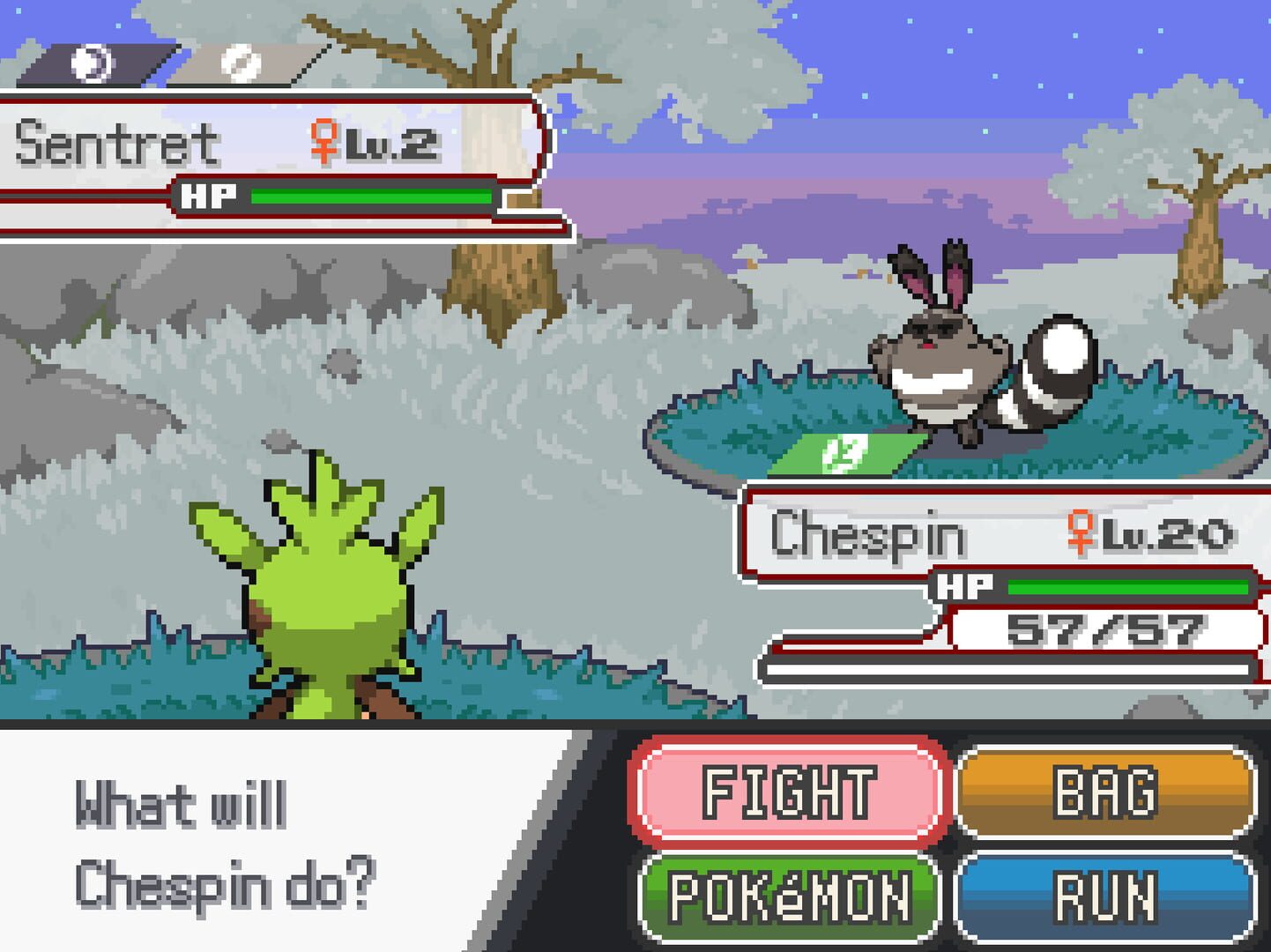
Task: Click the female gender symbol beside Sentret's level
Action: coord(325,139)
